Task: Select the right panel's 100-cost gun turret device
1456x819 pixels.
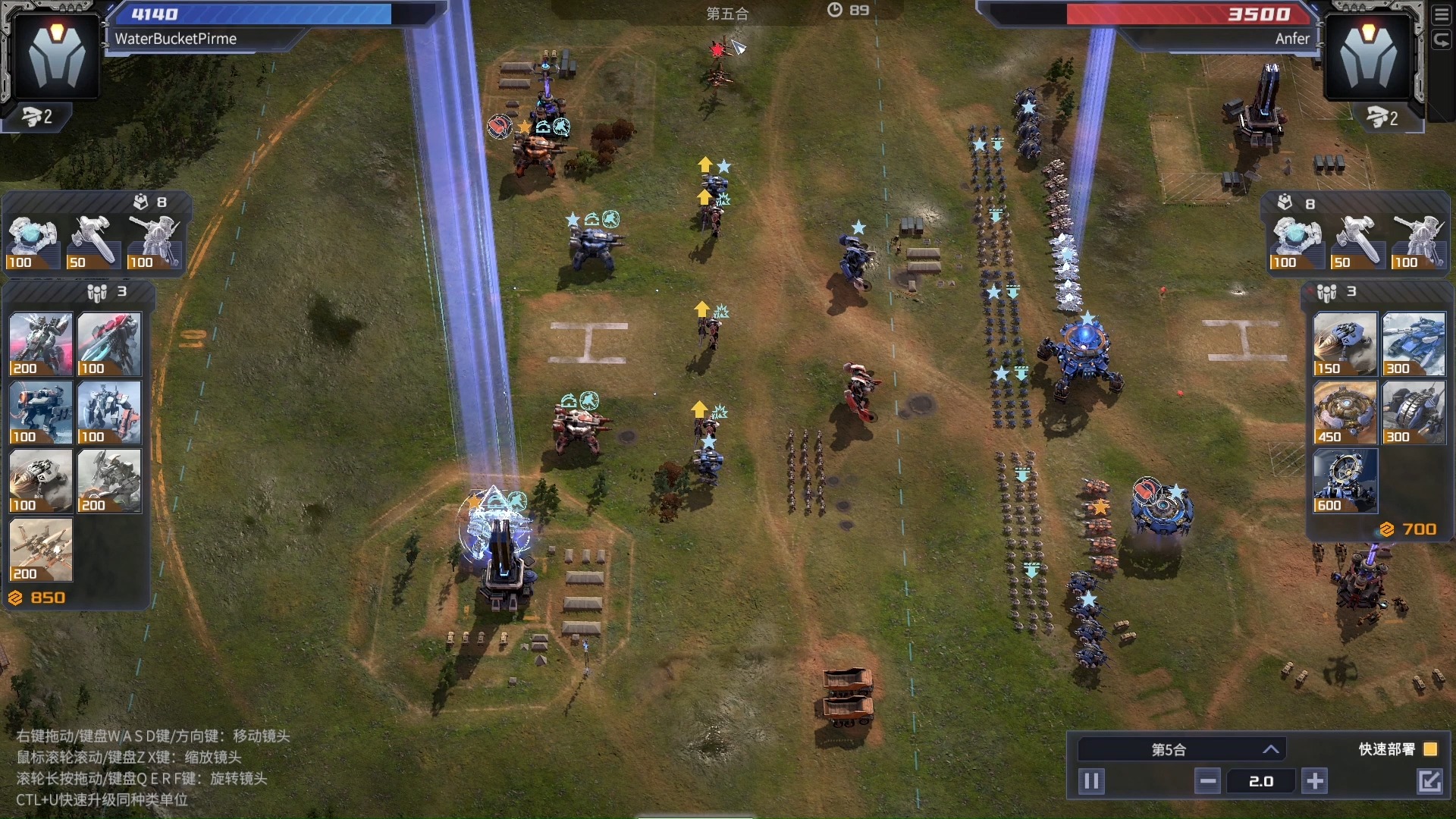Action: point(1419,242)
